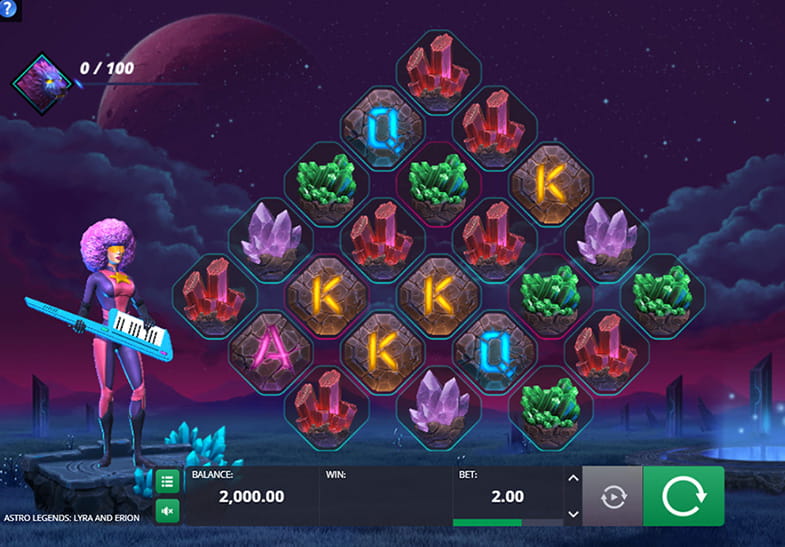Open help via the blue question mark

(x=8, y=8)
